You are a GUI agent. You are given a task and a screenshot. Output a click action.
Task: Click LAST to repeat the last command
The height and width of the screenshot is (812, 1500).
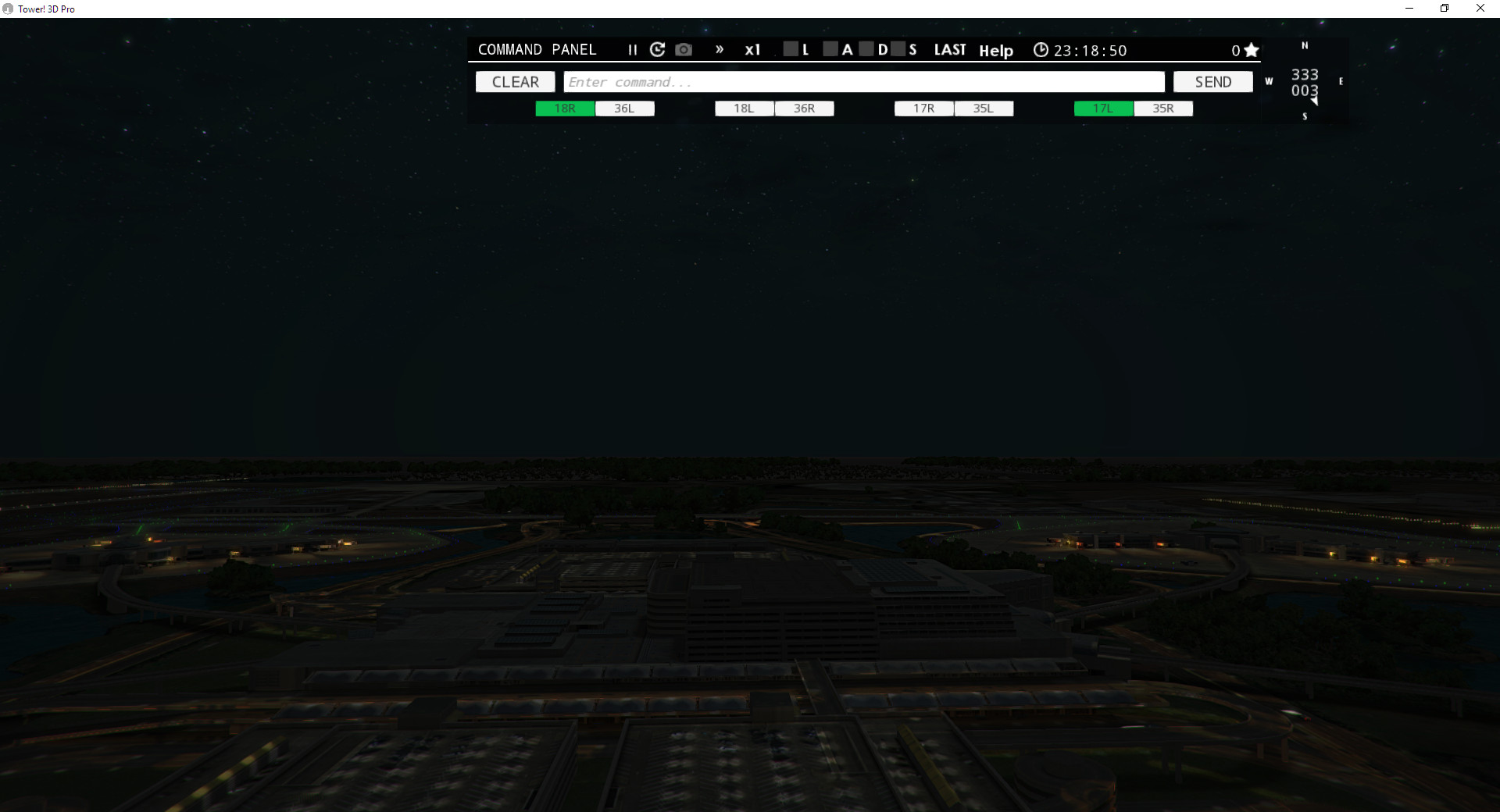949,49
